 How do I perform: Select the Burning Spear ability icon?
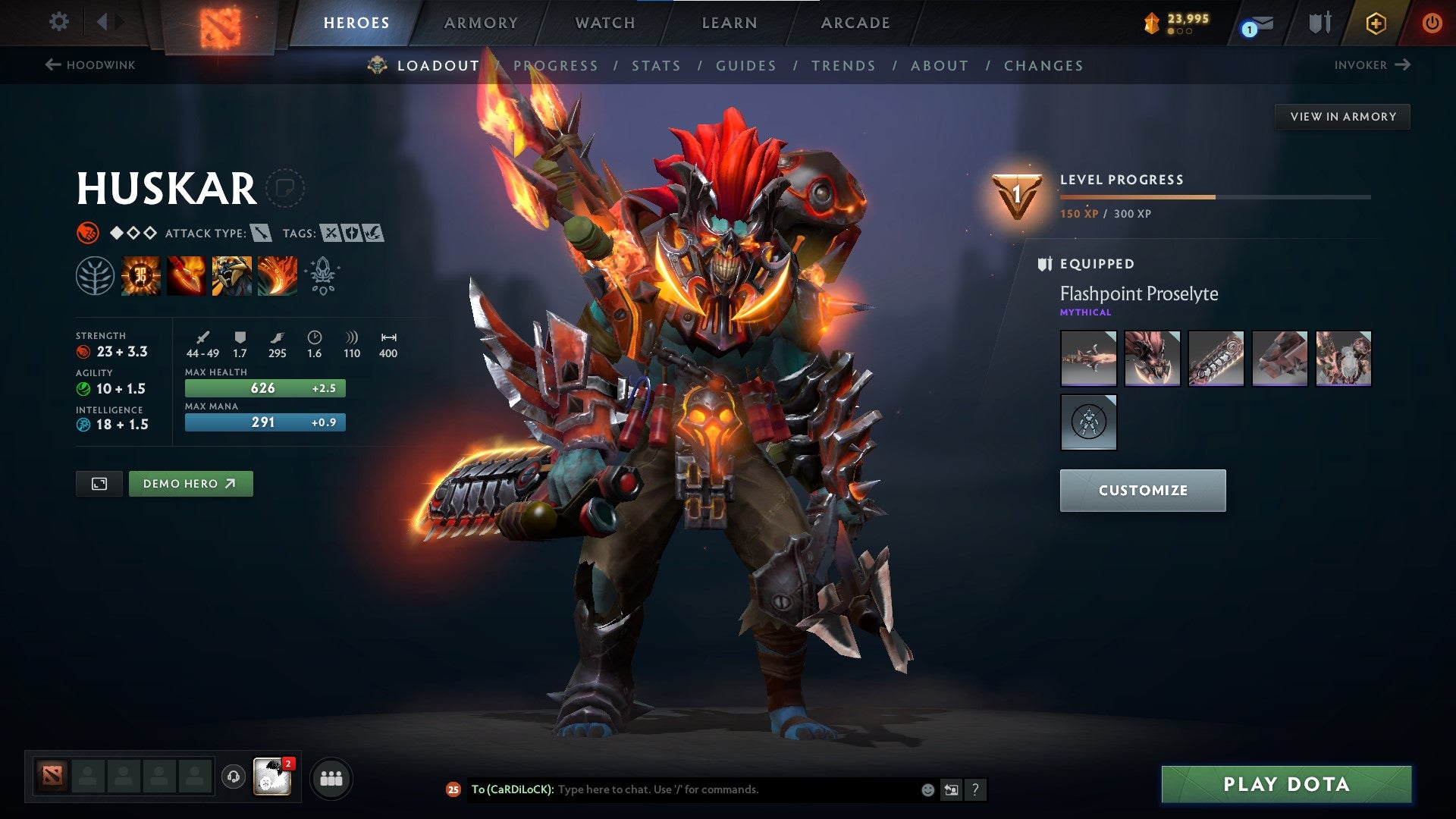click(187, 275)
